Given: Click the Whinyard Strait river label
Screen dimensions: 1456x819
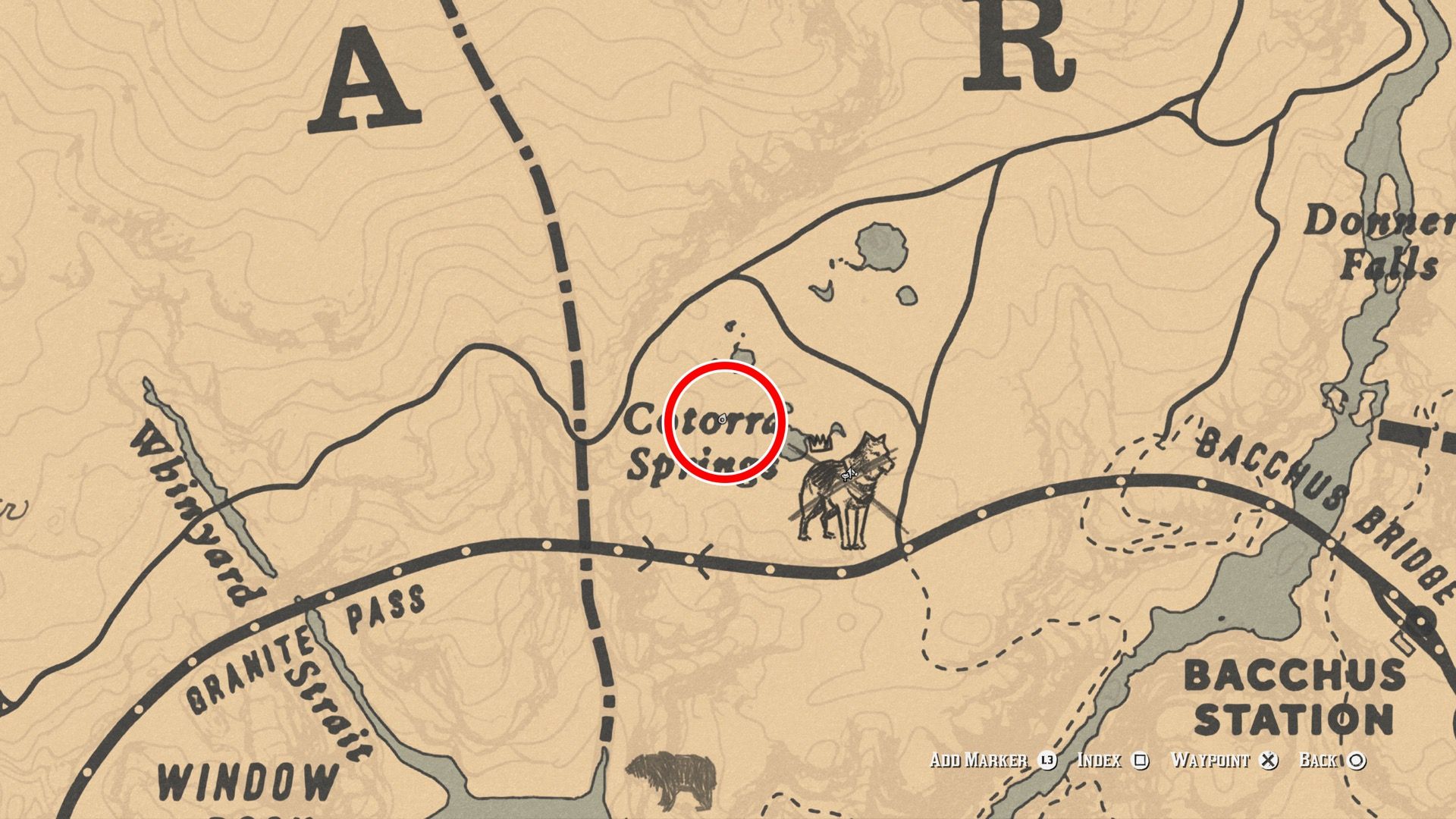Looking at the screenshot, I should tap(197, 516).
